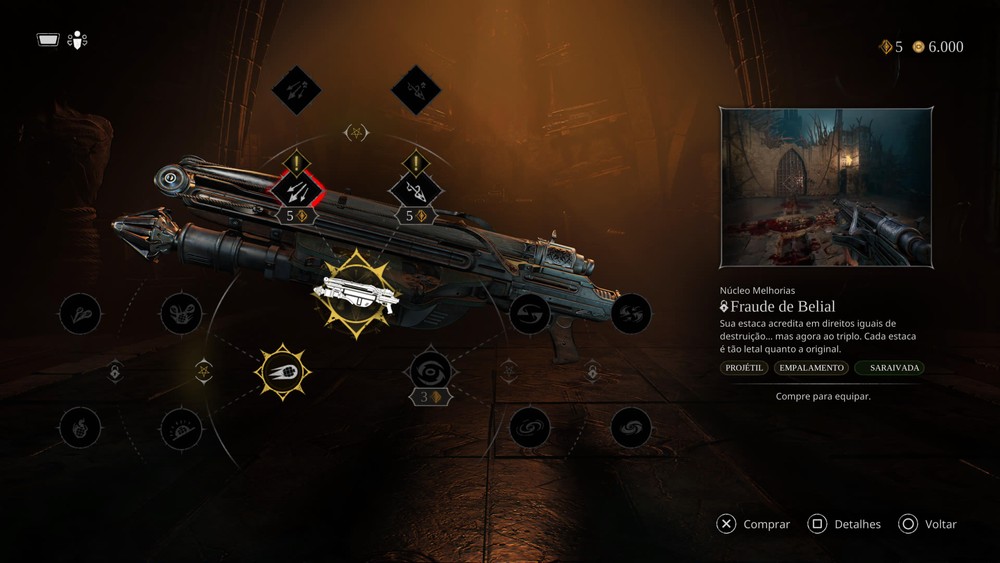Image resolution: width=1000 pixels, height=563 pixels.
Task: Select the red-highlighted Fraude de Belial upgrade node
Action: (x=297, y=188)
